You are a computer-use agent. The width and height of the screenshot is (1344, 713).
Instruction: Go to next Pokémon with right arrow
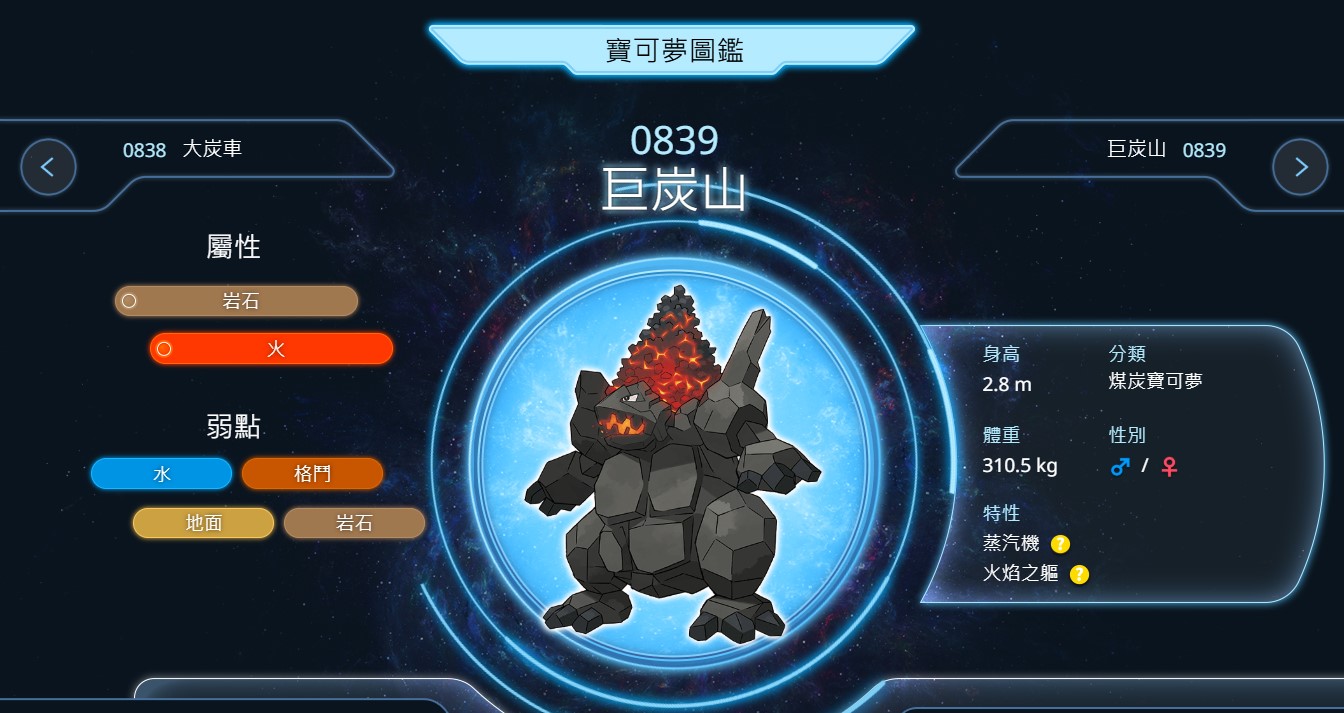click(x=1300, y=167)
